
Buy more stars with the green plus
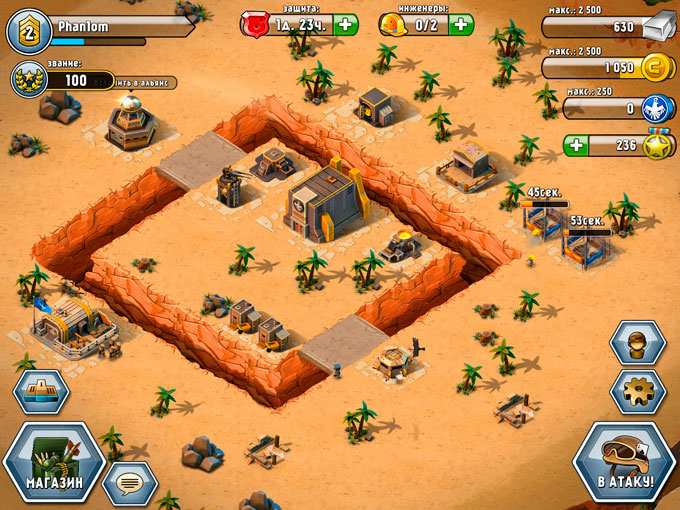[575, 145]
